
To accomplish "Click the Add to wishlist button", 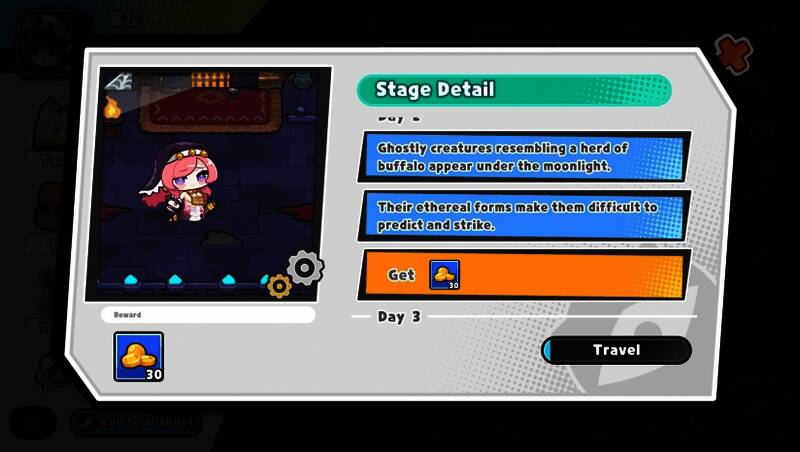I will (136, 422).
